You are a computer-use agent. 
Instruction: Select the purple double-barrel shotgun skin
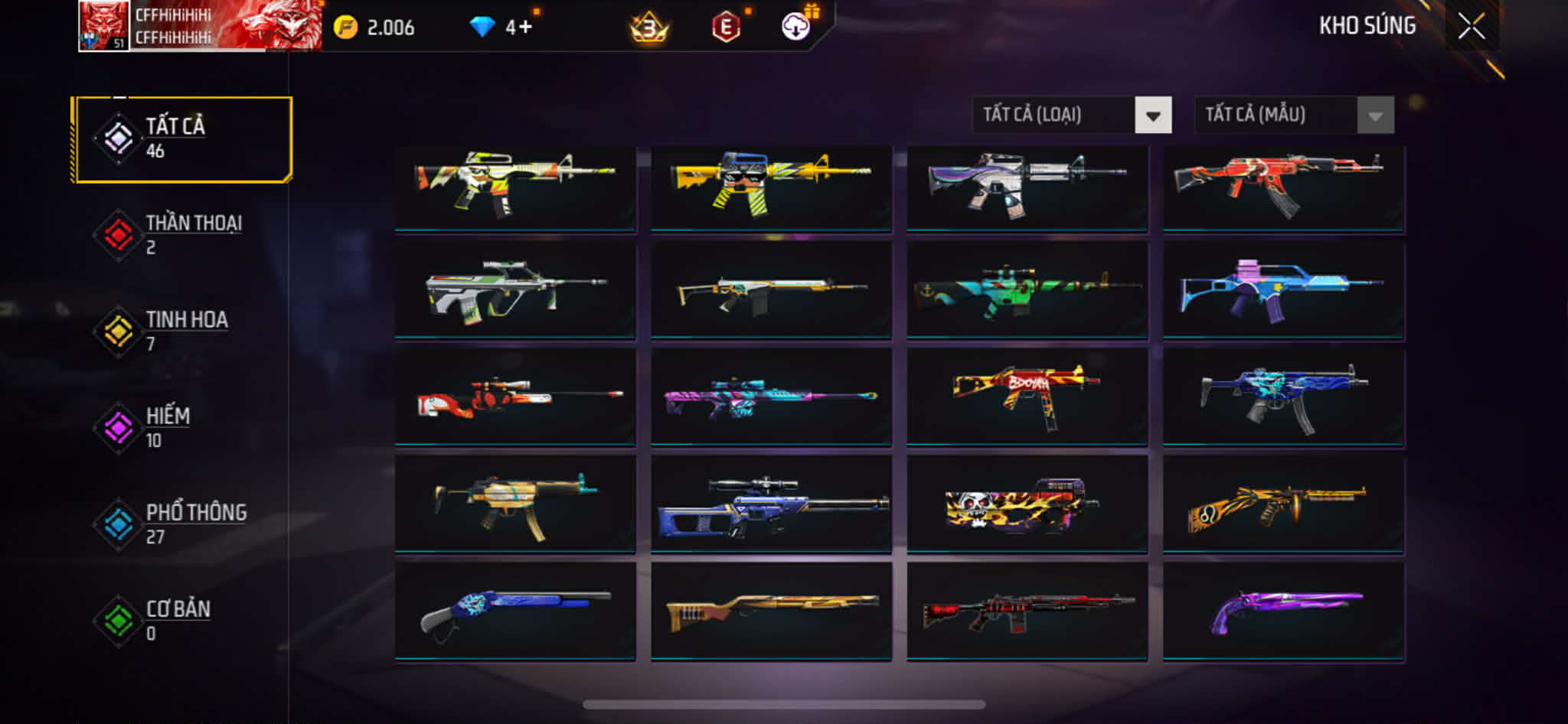click(1282, 611)
